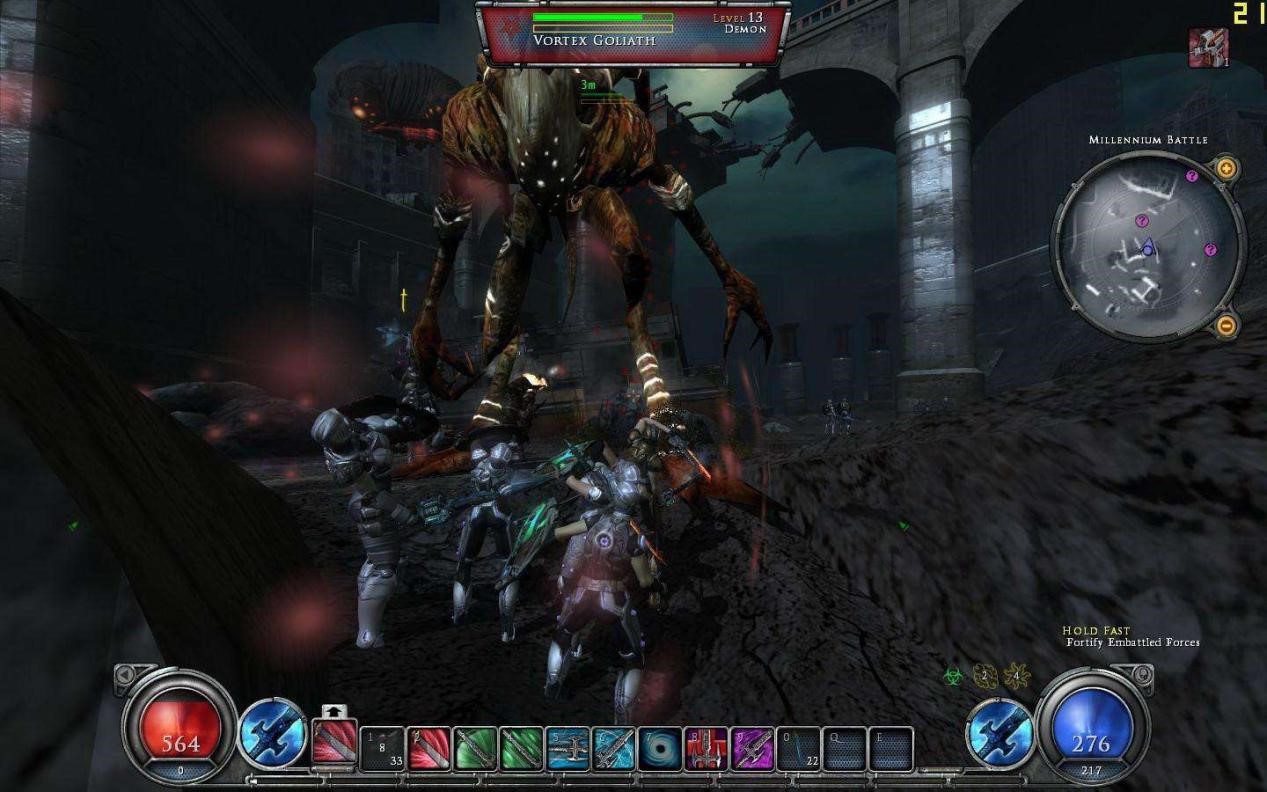The height and width of the screenshot is (792, 1267).
Task: Click the round button above the power orb
Action: coord(1145,675)
